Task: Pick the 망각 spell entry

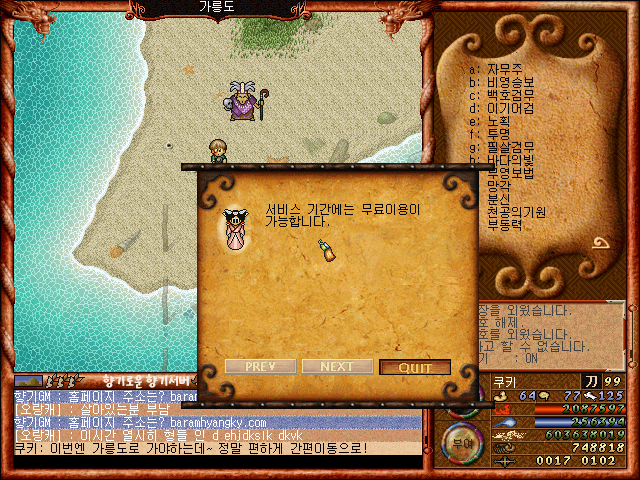Action: click(x=498, y=186)
